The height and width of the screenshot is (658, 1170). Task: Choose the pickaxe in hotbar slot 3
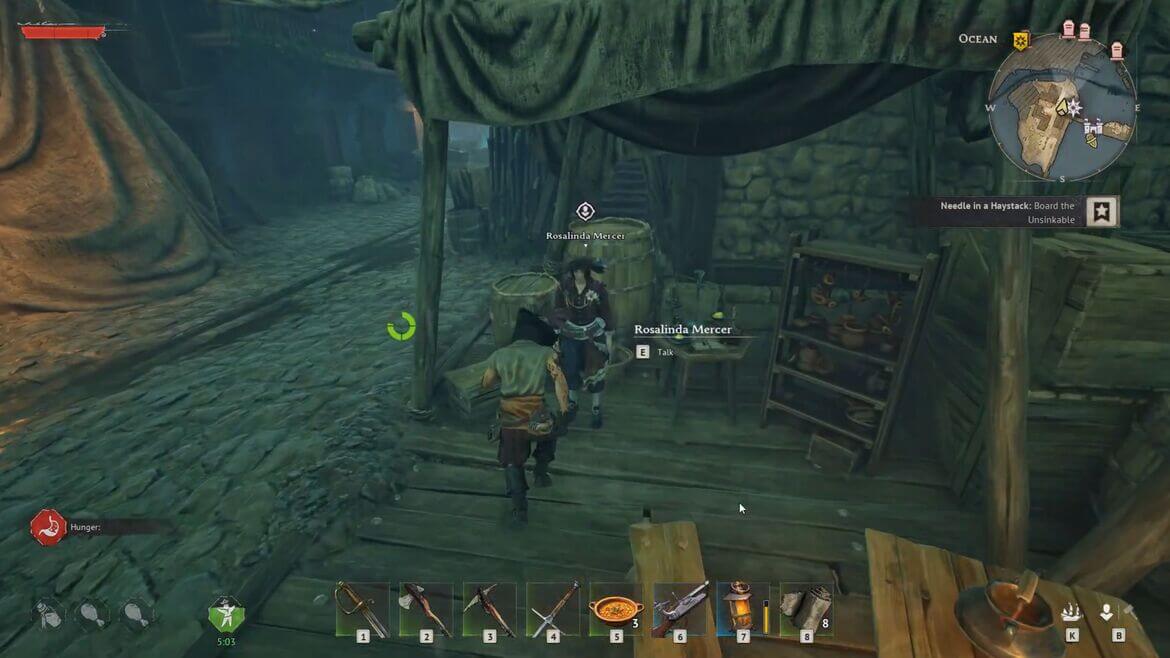[x=489, y=609]
